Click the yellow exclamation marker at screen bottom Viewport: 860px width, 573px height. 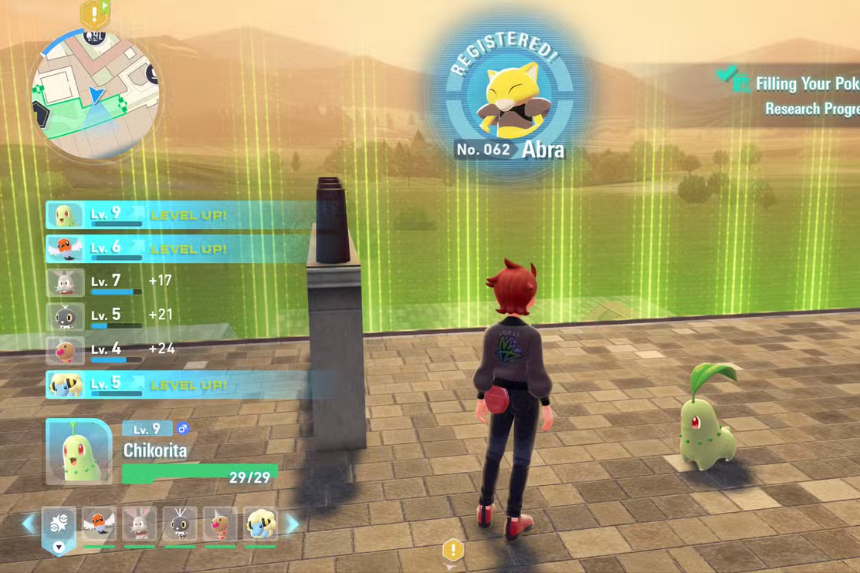coord(453,550)
